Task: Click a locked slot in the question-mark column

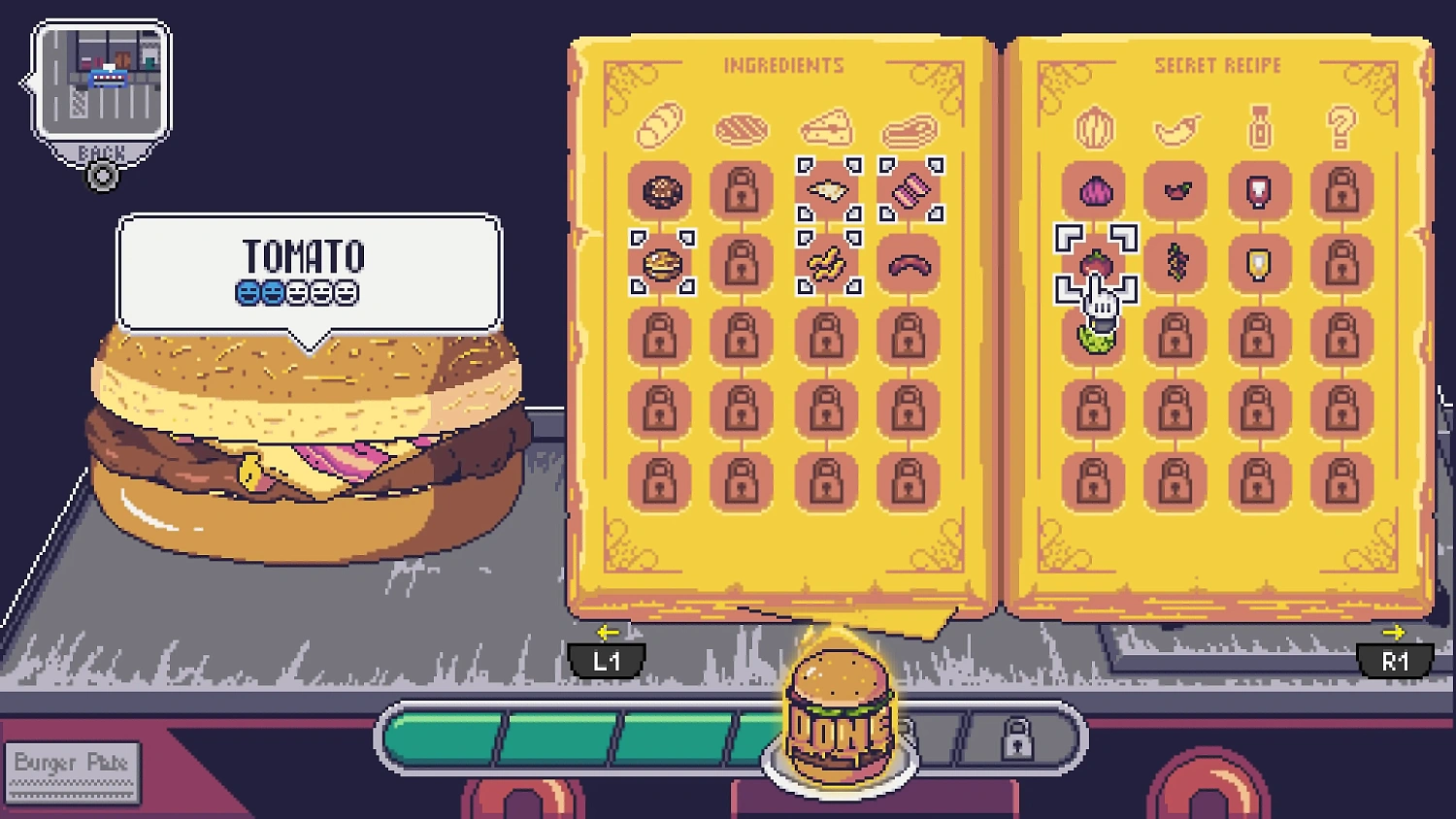Action: [x=1341, y=191]
